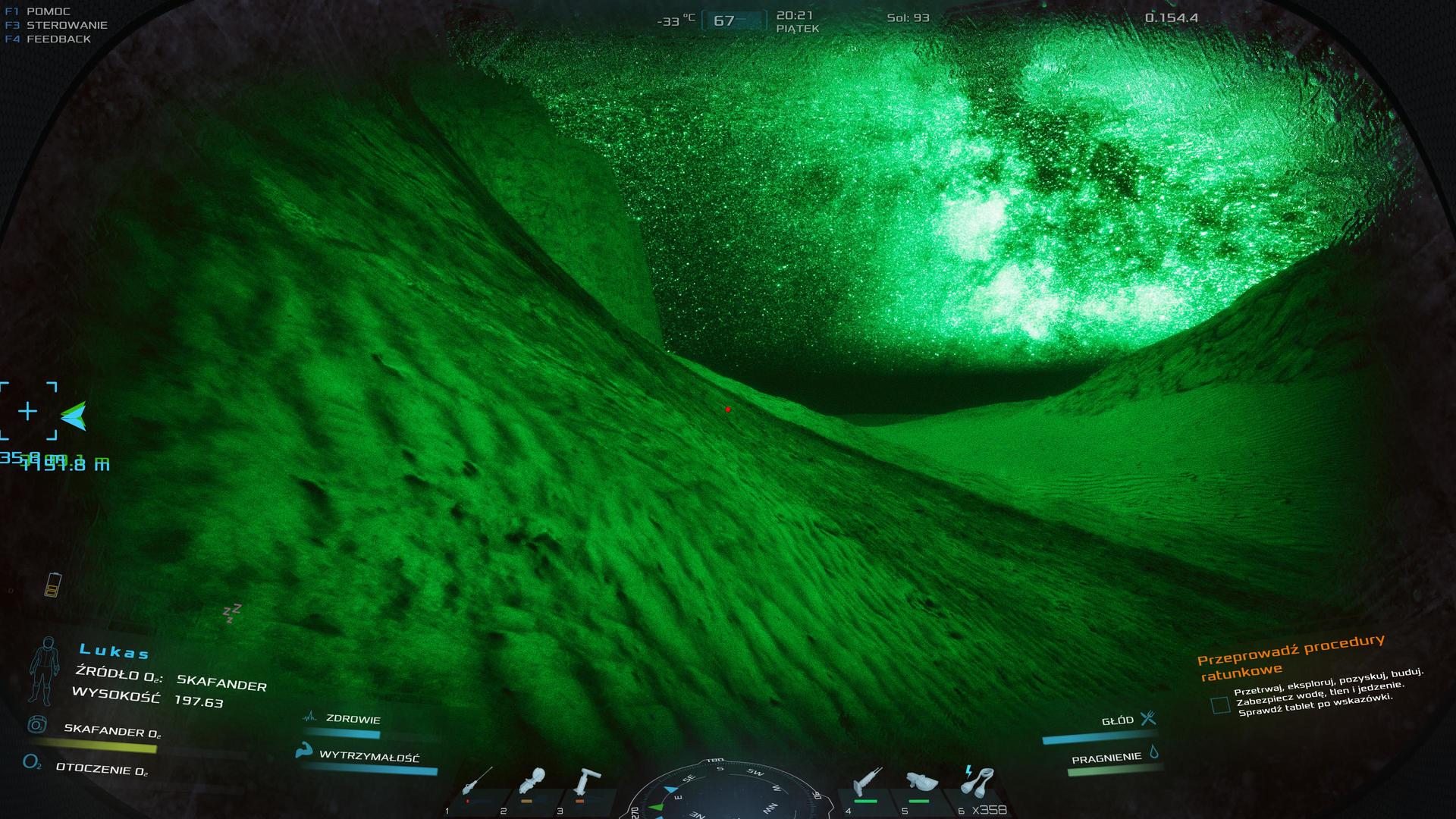The height and width of the screenshot is (819, 1456).
Task: Click the waypoint target bracket marker
Action: [28, 411]
